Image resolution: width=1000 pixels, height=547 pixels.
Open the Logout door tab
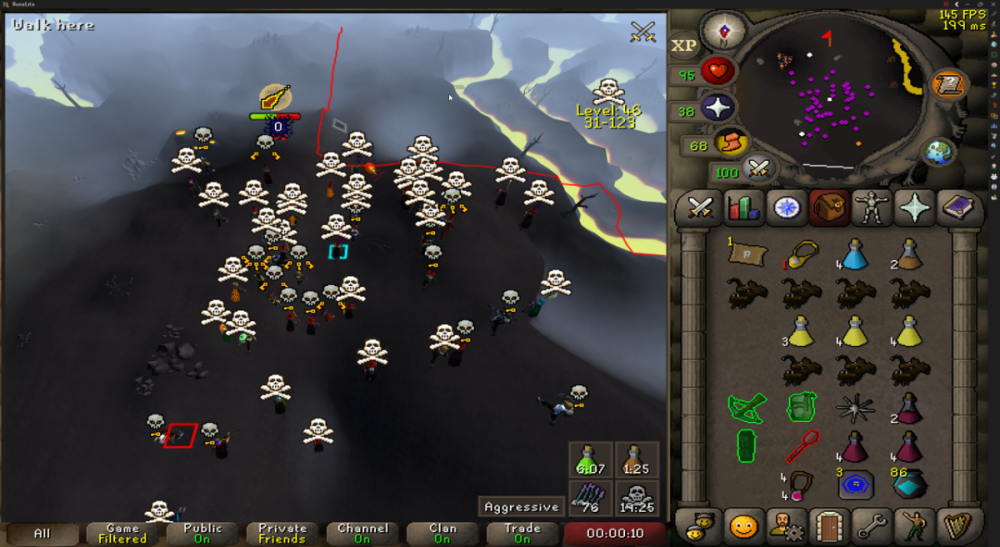coord(829,524)
